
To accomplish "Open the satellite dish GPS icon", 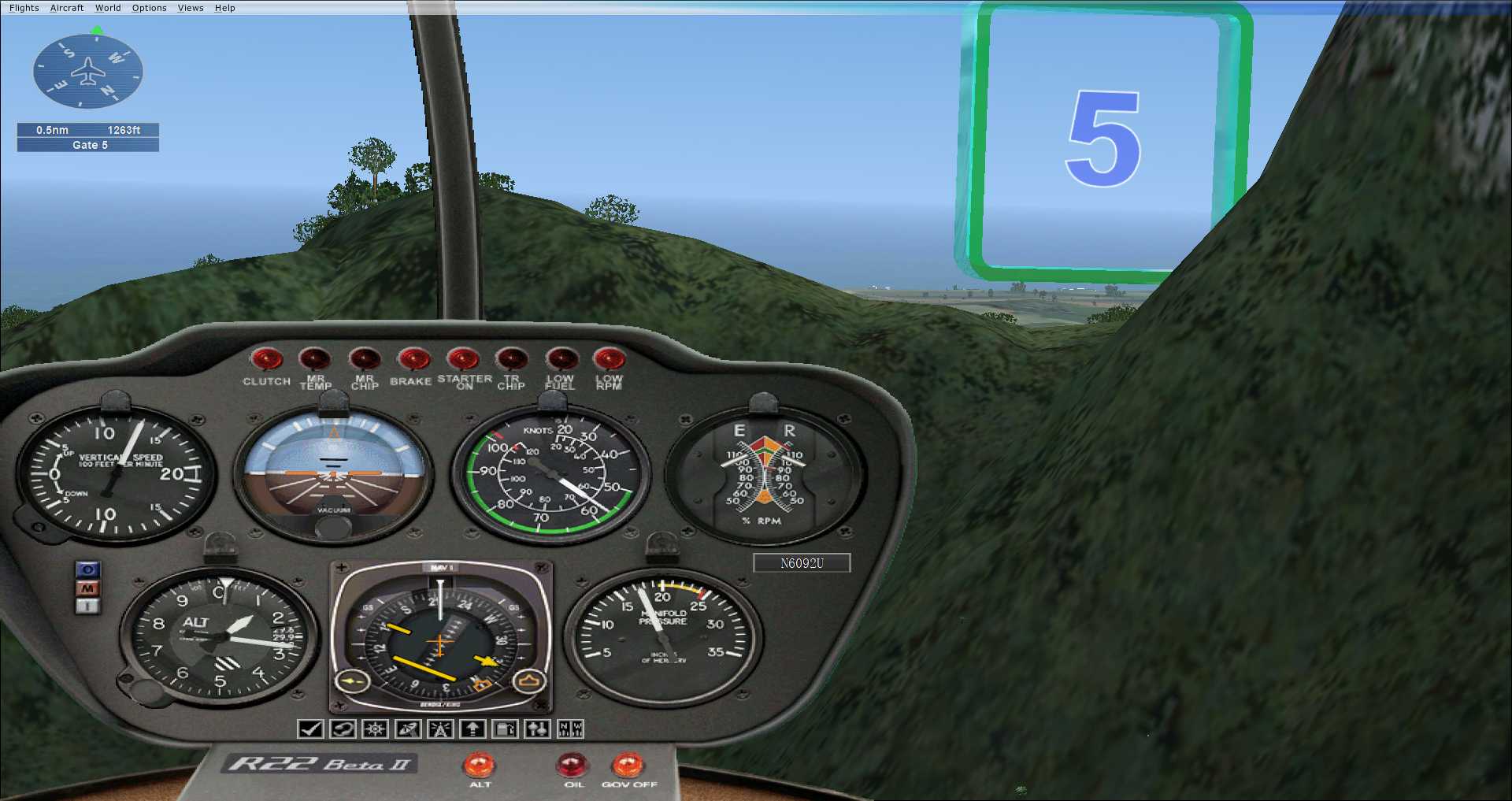I will tap(408, 729).
